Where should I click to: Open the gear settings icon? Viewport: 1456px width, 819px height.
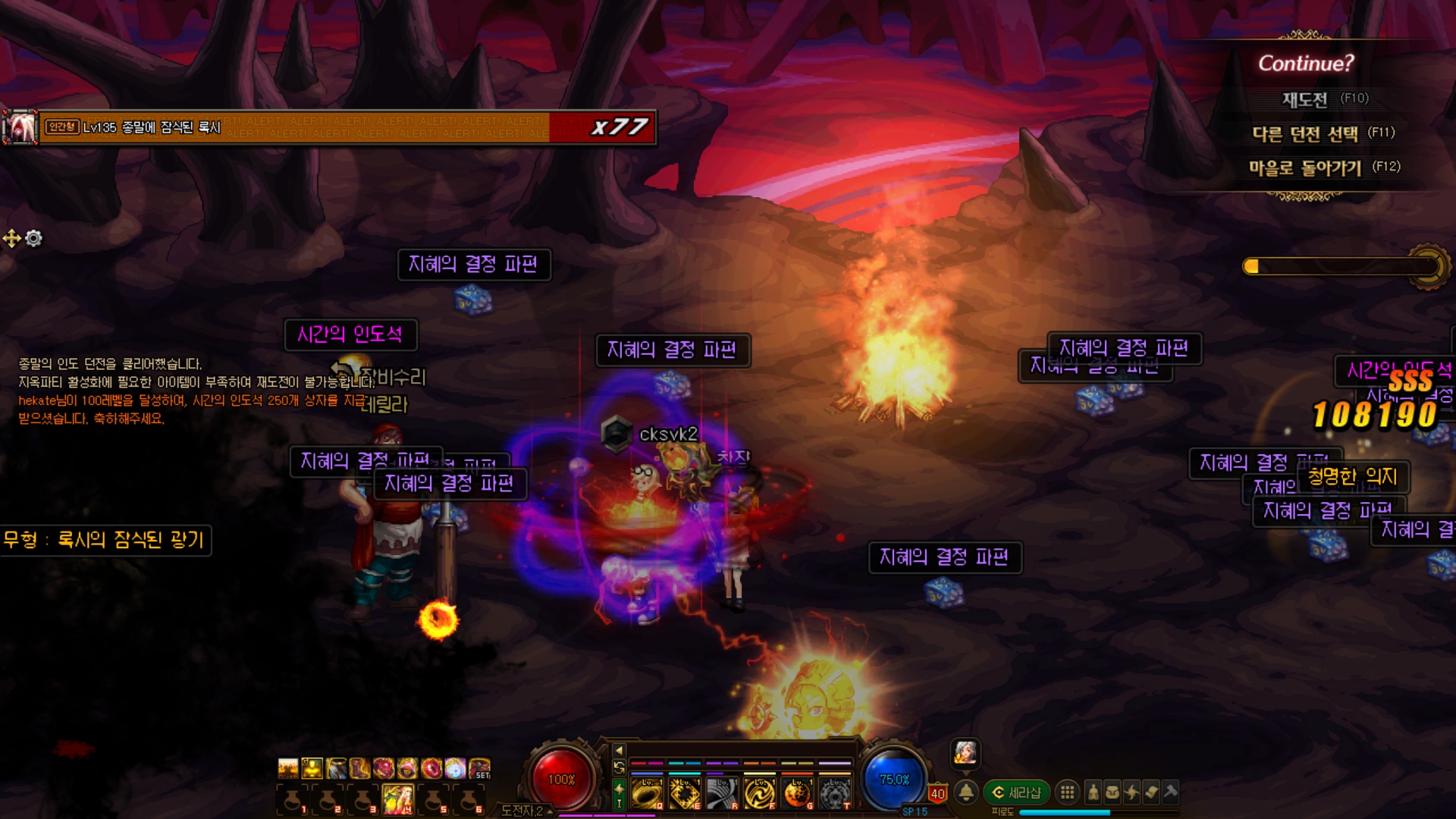pyautogui.click(x=34, y=239)
